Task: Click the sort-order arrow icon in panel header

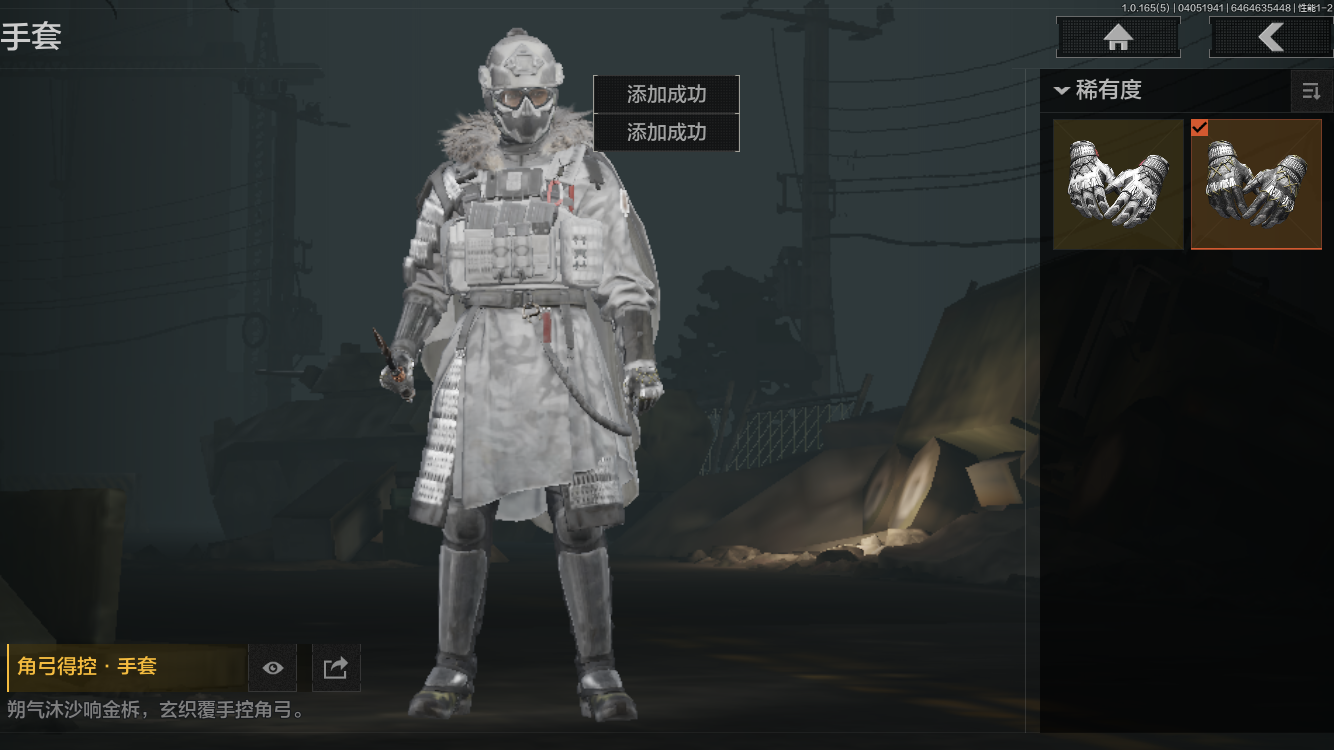Action: (1313, 90)
